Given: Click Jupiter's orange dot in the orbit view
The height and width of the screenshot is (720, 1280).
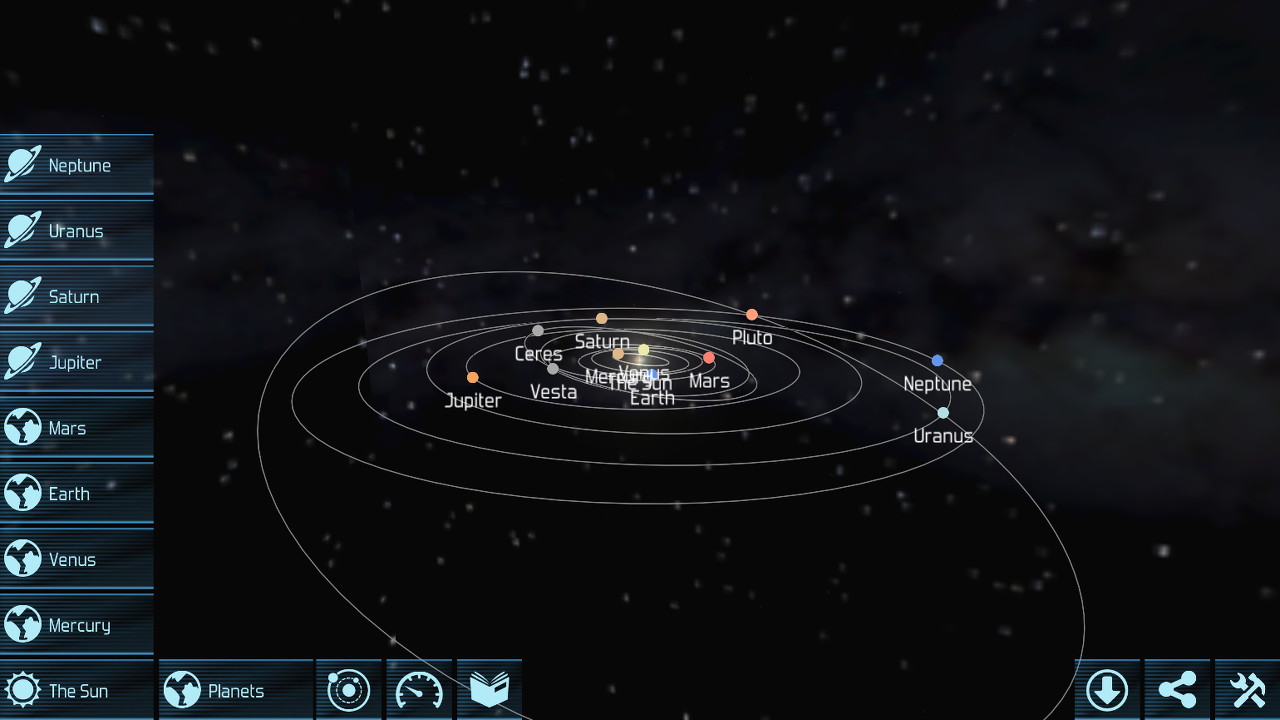Looking at the screenshot, I should click(471, 379).
